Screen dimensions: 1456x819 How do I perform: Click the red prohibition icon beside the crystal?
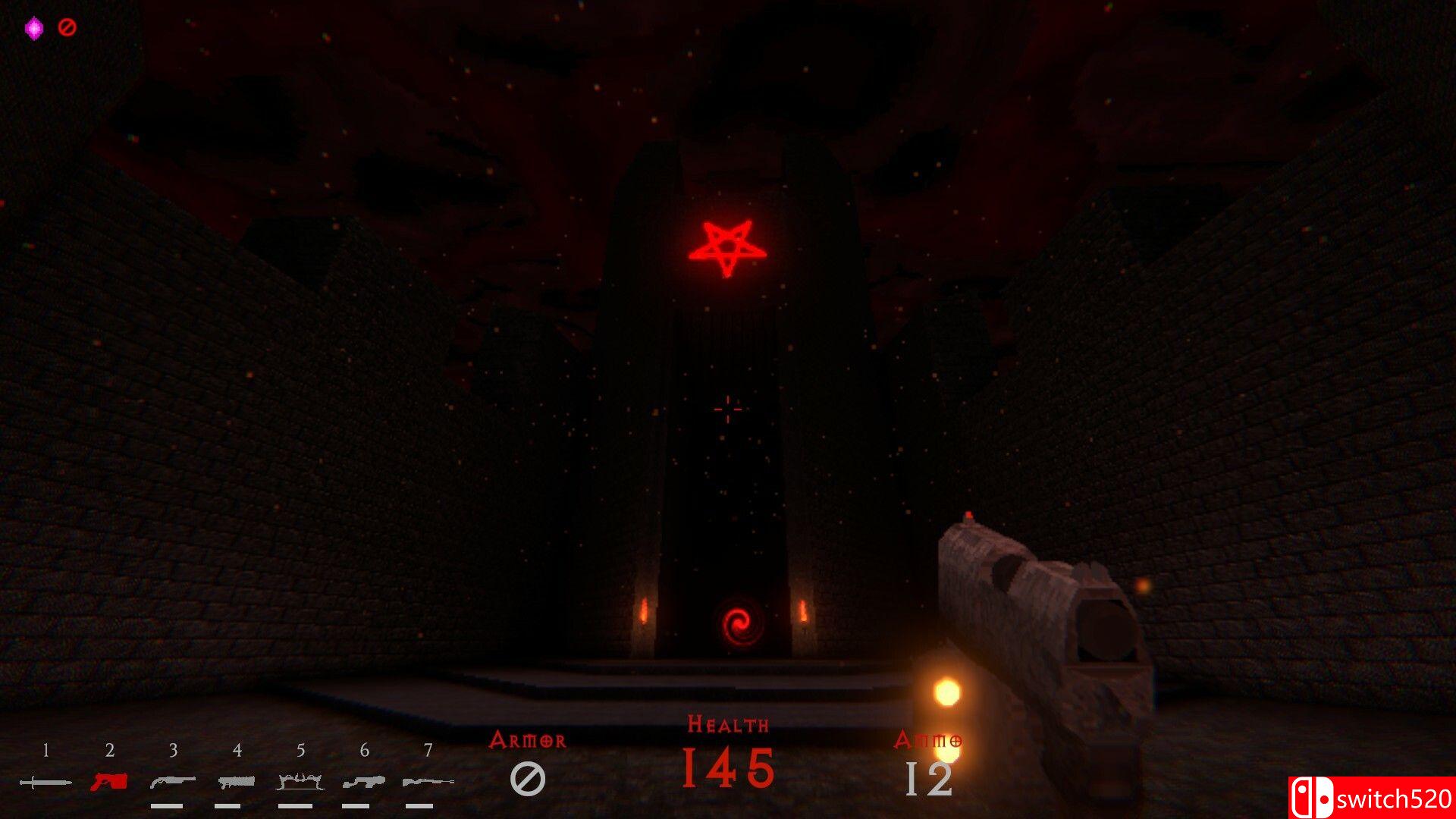[x=67, y=28]
